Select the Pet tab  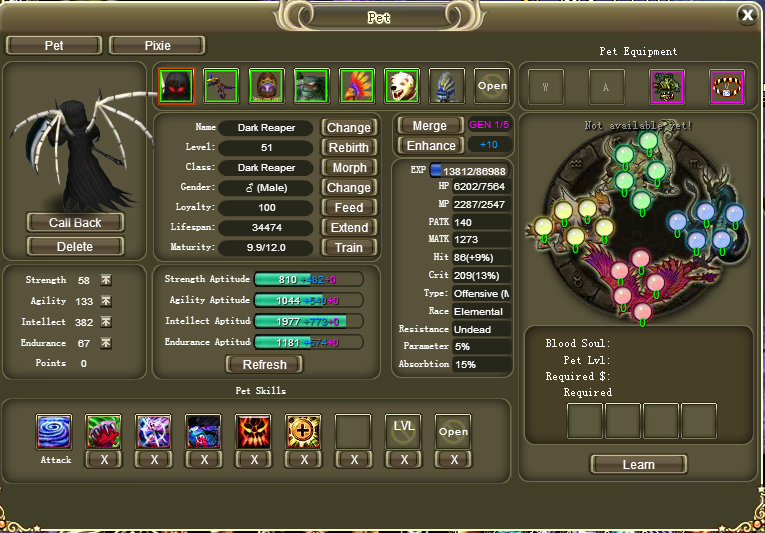(54, 45)
